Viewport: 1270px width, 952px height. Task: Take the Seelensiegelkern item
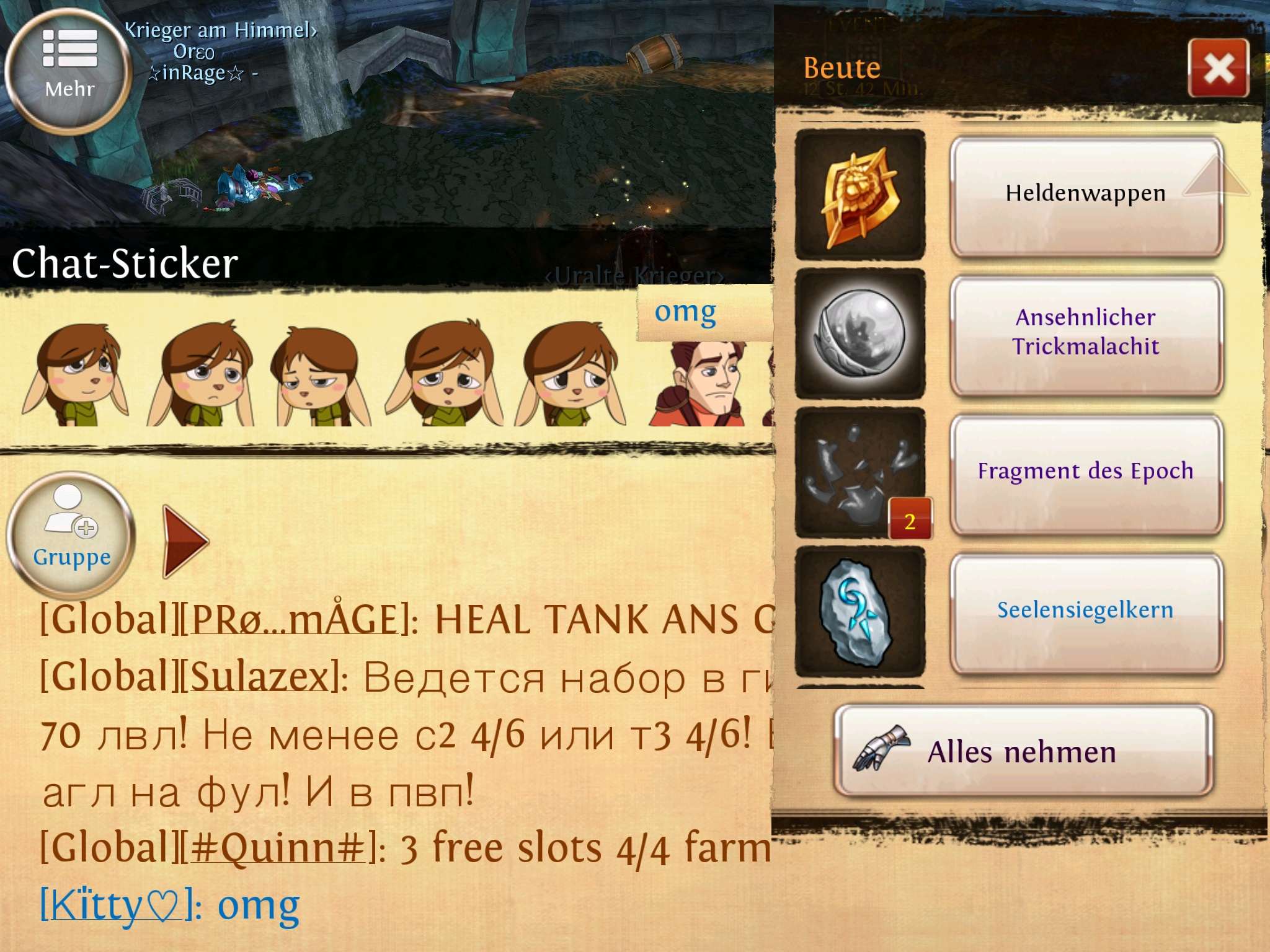coord(1085,611)
